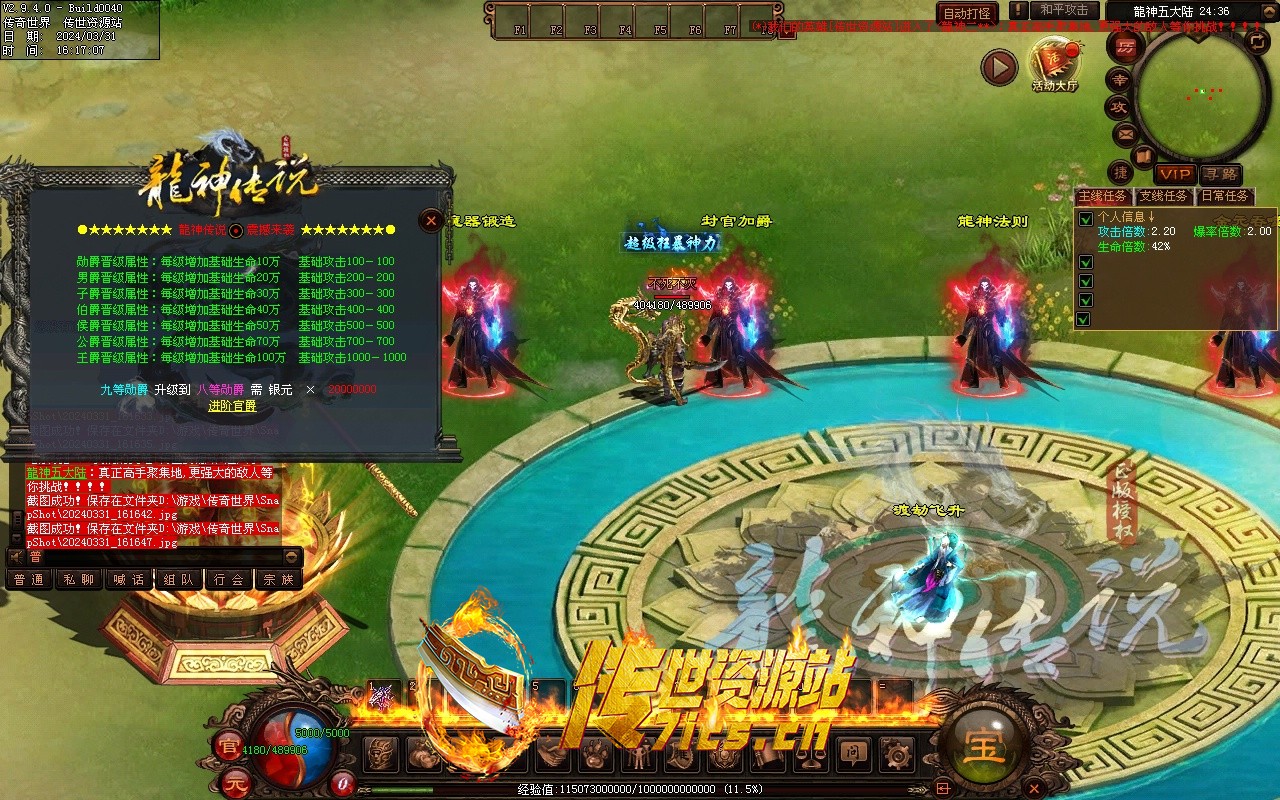This screenshot has width=1280, height=800.
Task: Select the 私聊 private chat channel
Action: point(79,579)
